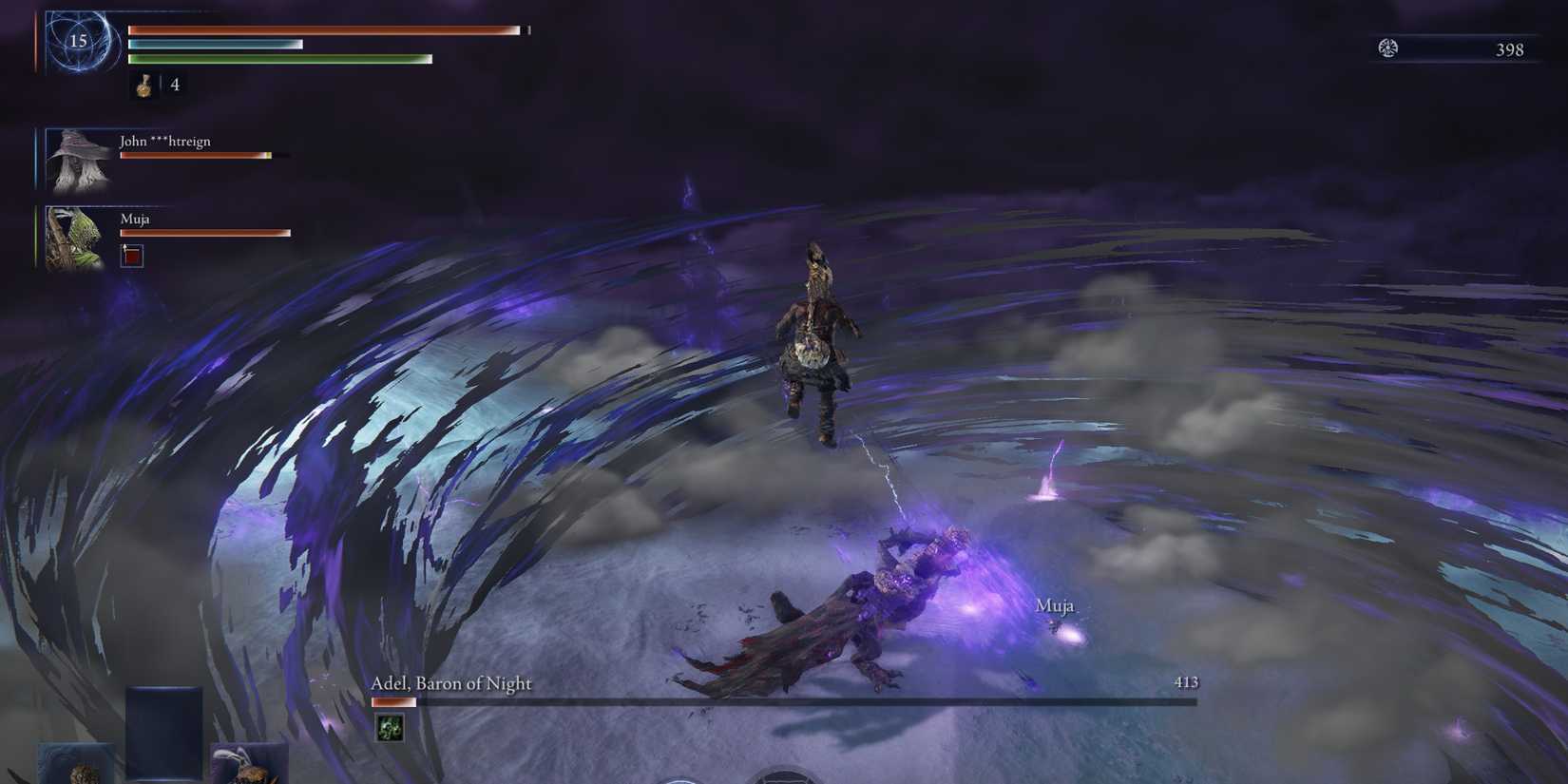Select the Crimson Flask icon
This screenshot has height=784, width=1568.
coord(145,85)
